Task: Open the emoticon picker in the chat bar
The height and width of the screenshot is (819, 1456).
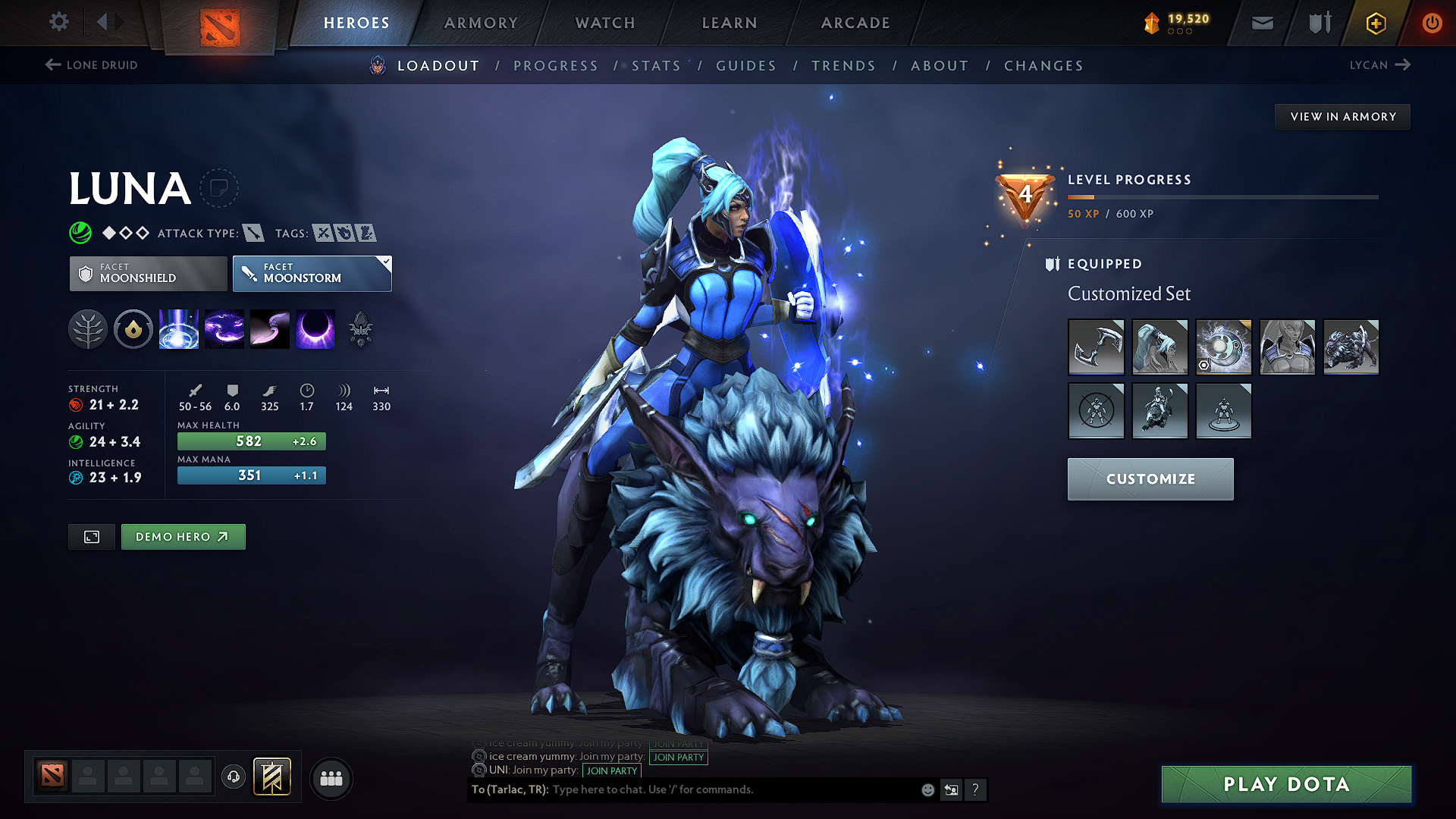Action: click(927, 789)
